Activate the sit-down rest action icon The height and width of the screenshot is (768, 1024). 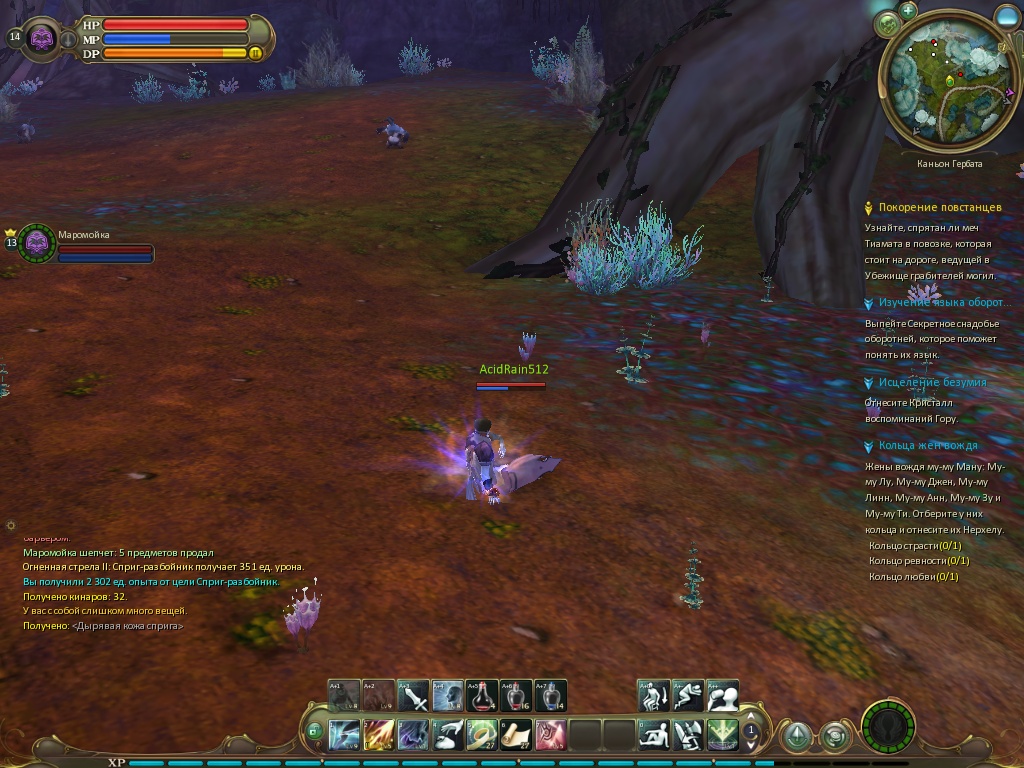(654, 735)
